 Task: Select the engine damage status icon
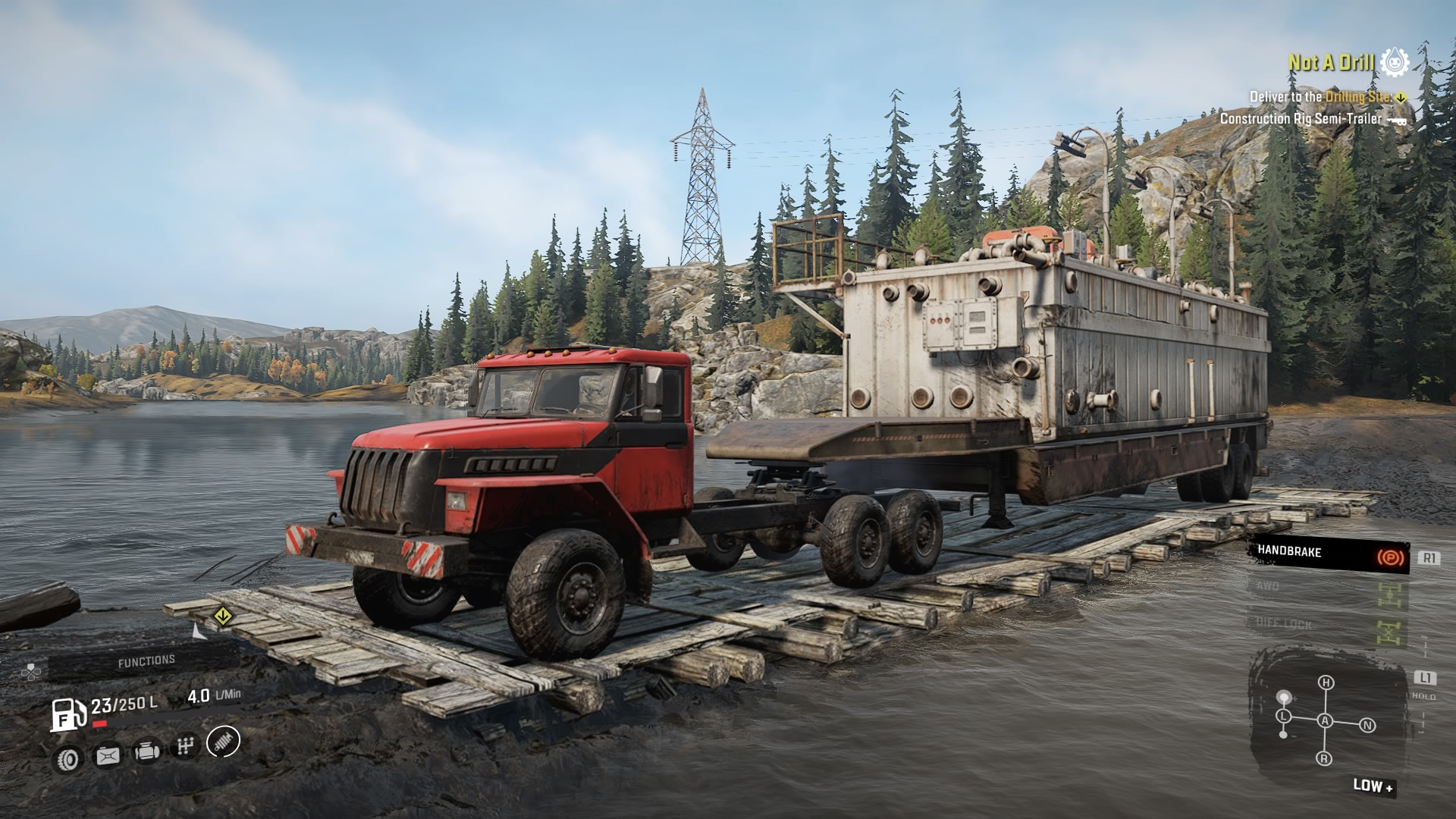(x=146, y=751)
